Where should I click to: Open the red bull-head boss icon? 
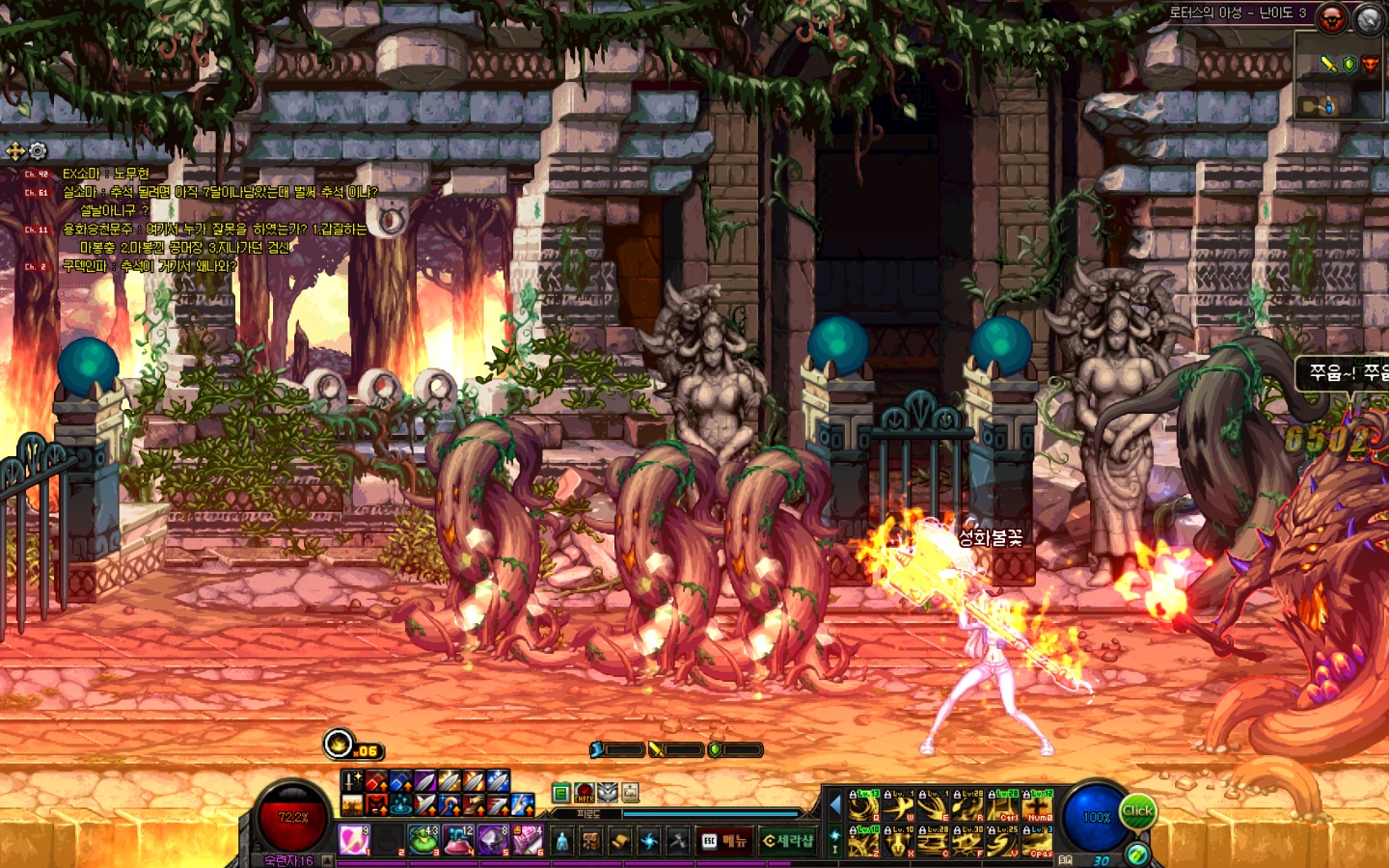coord(1332,18)
